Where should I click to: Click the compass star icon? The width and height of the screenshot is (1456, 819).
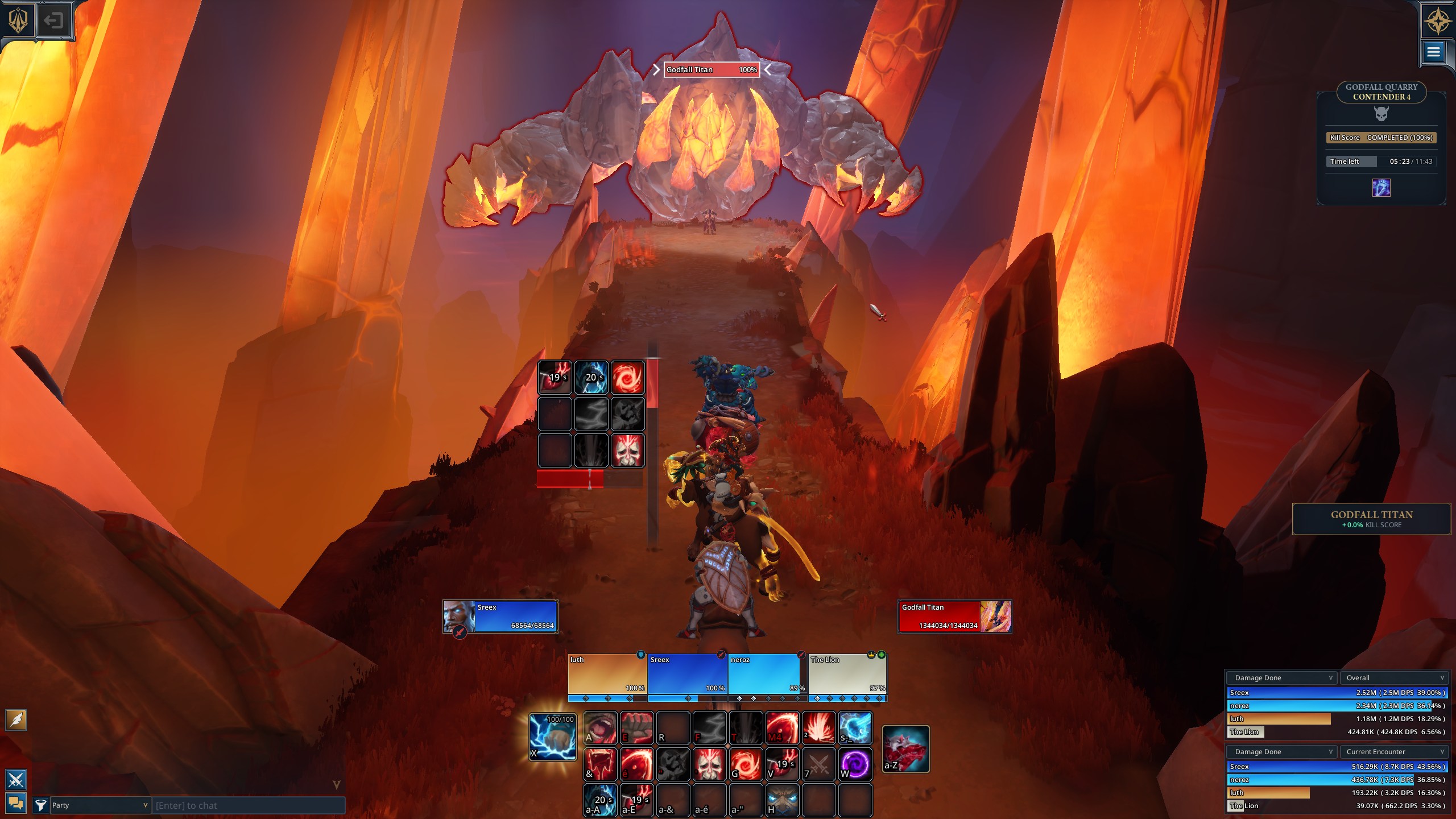(1437, 20)
